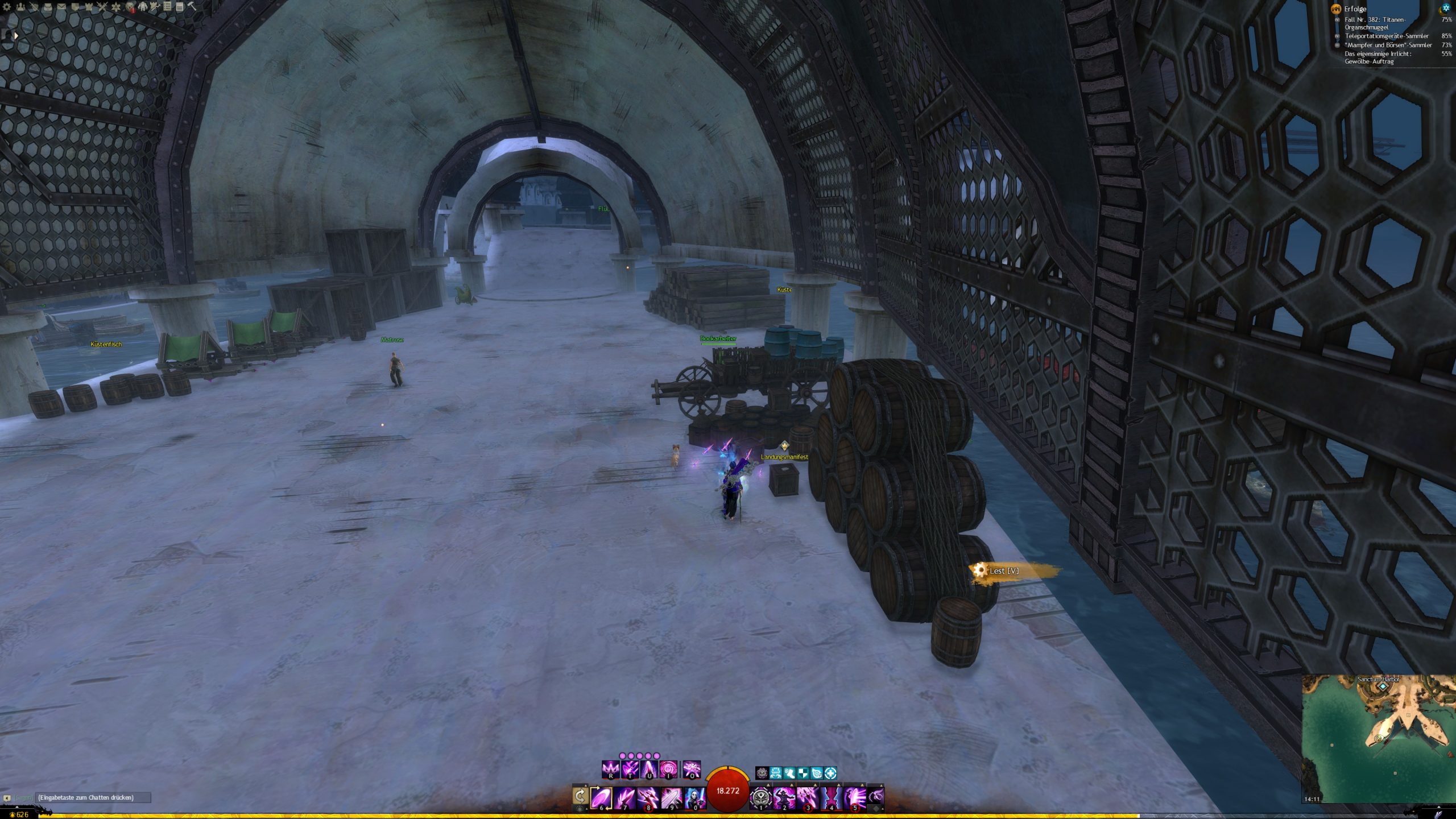Click the chat input field
Screen dimensions: 1456x819
point(93,797)
